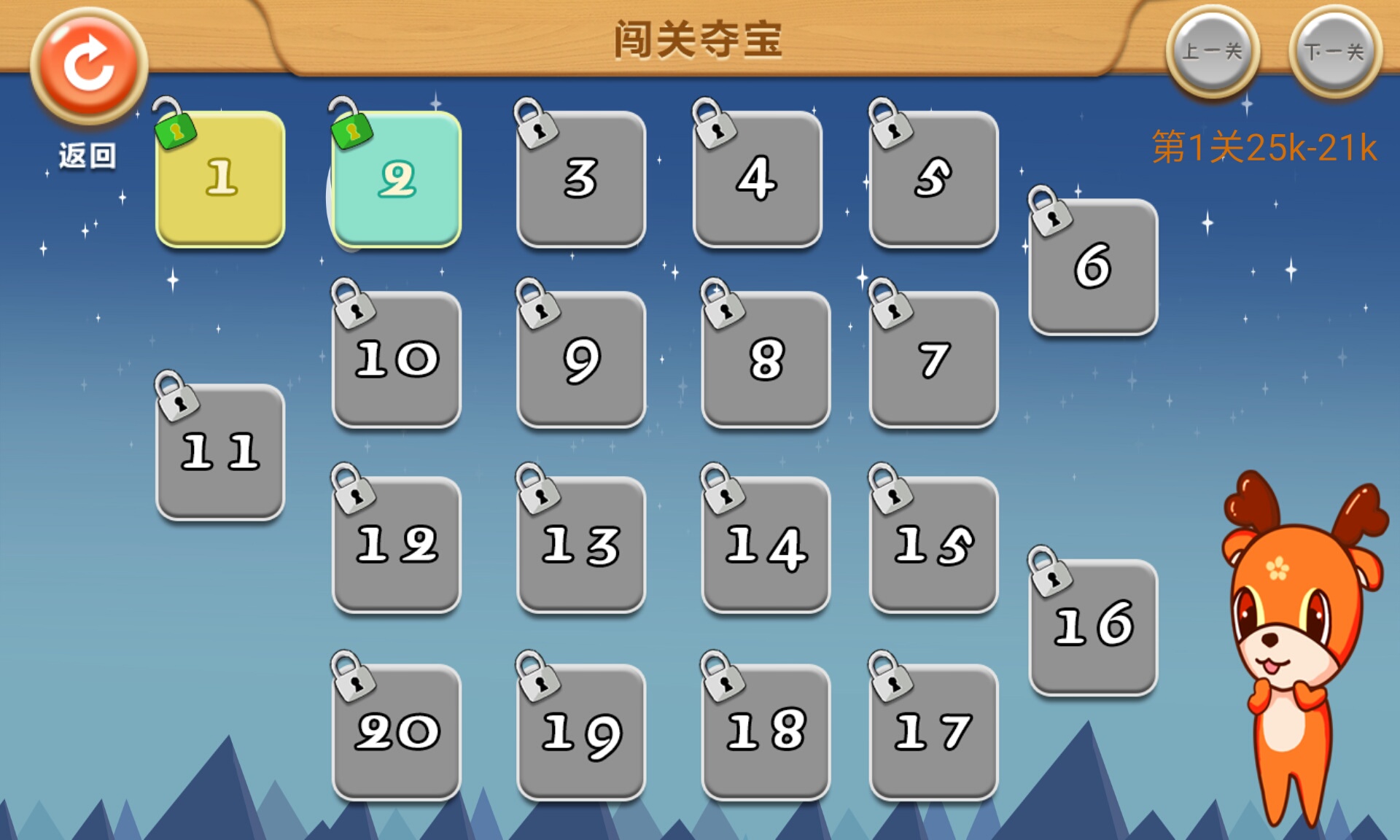The height and width of the screenshot is (840, 1400).
Task: Open locked level 13
Action: coord(580,543)
